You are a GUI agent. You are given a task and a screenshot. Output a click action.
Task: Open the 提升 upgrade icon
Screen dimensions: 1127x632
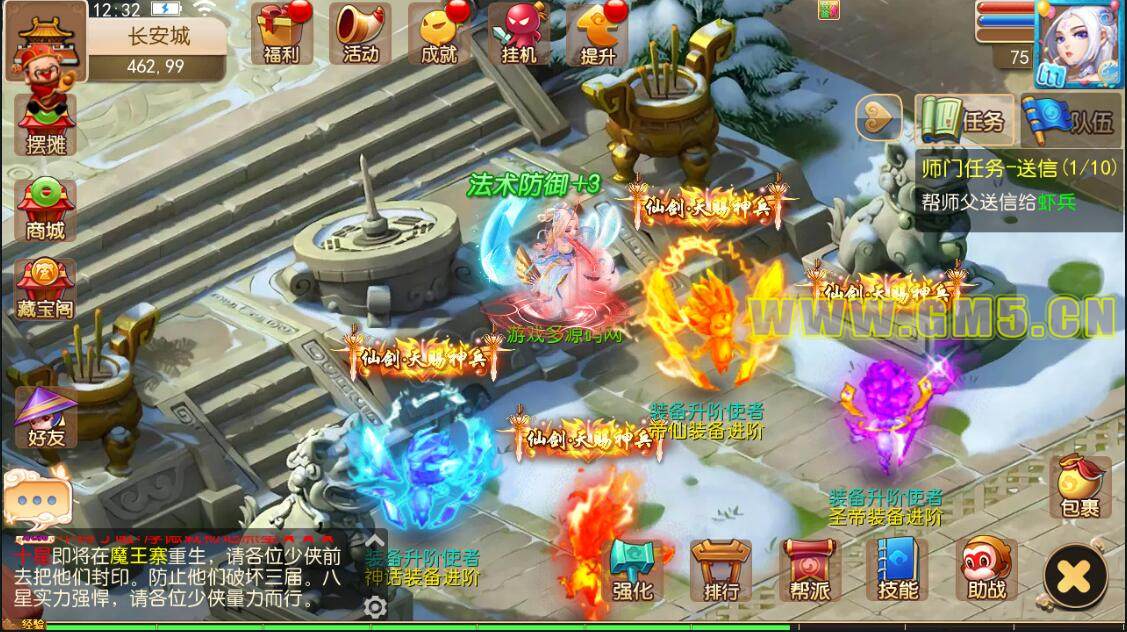pyautogui.click(x=598, y=33)
